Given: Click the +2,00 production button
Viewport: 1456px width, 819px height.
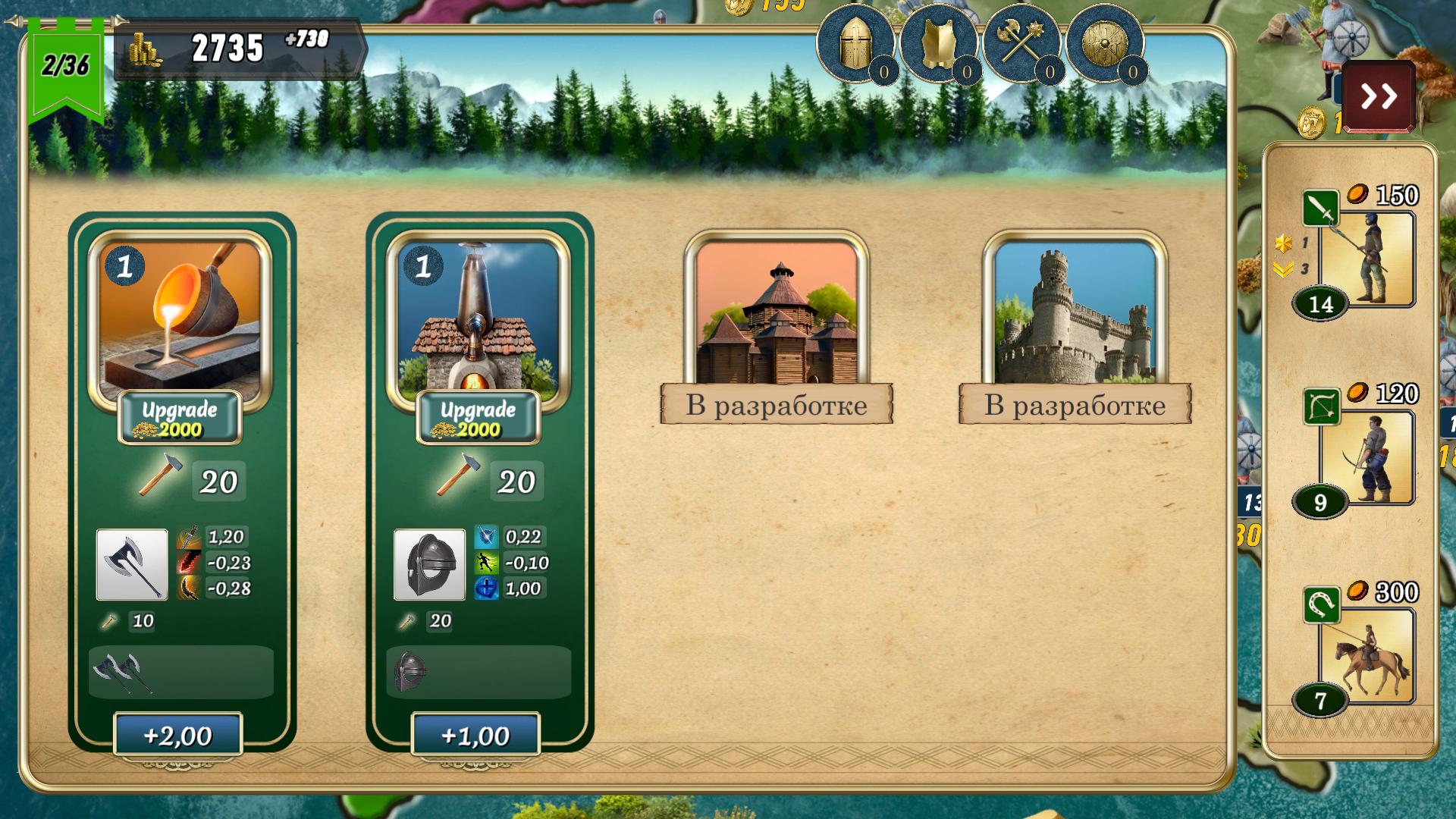Looking at the screenshot, I should point(178,735).
